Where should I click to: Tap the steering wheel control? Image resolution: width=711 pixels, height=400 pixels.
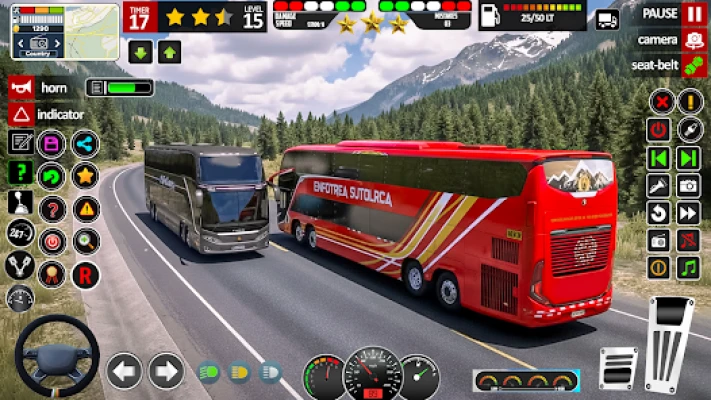pos(56,356)
